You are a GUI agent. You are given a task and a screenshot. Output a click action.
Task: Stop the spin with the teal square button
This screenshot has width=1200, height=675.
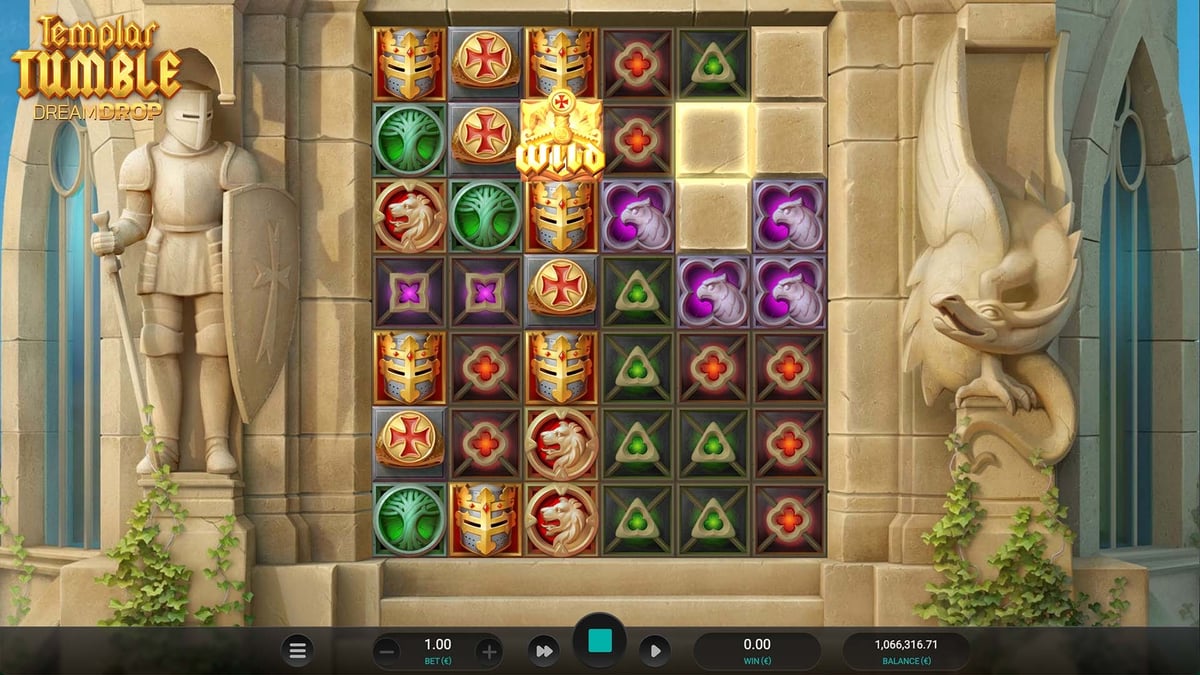pos(600,642)
